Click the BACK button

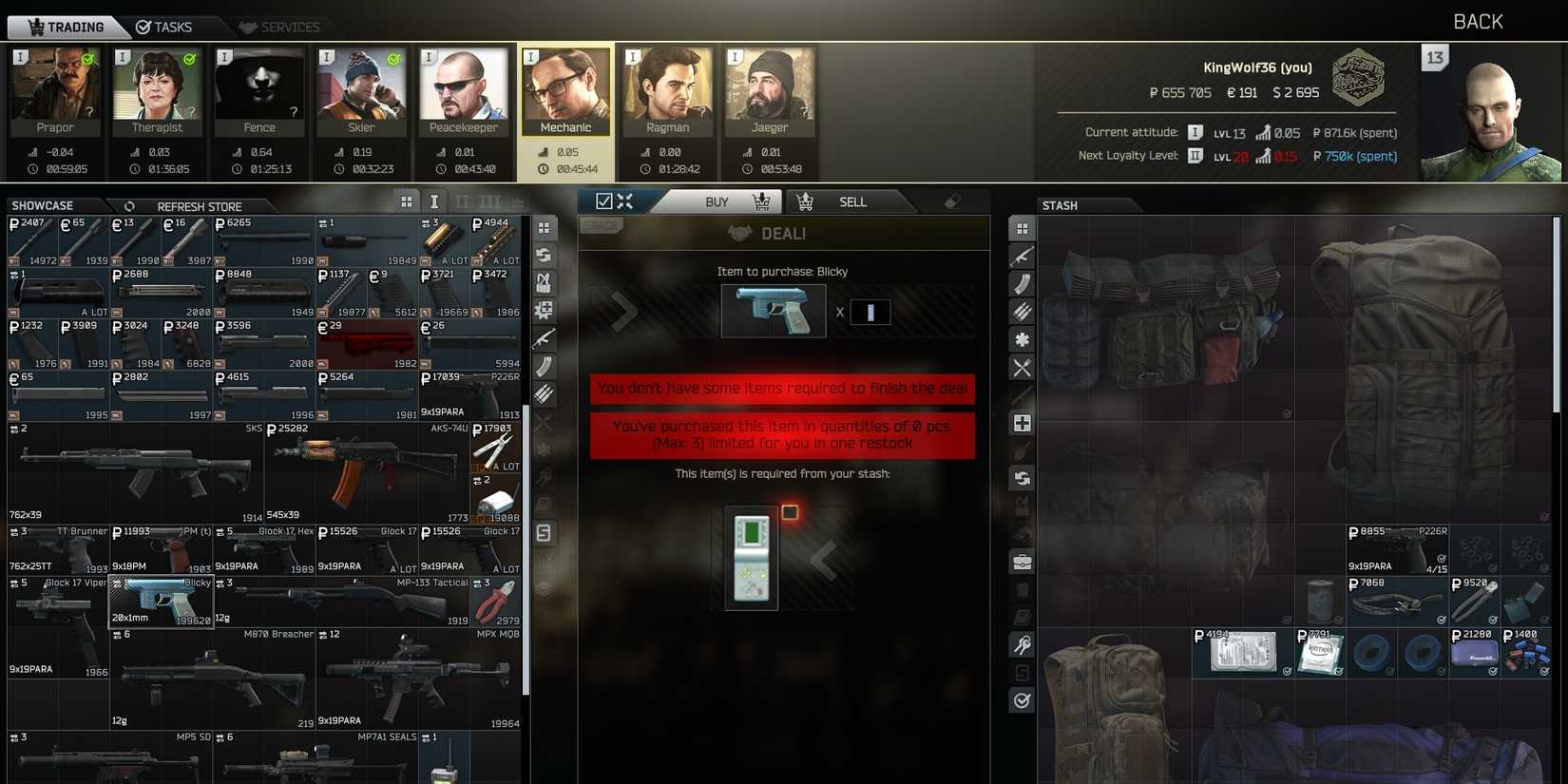pyautogui.click(x=1478, y=20)
